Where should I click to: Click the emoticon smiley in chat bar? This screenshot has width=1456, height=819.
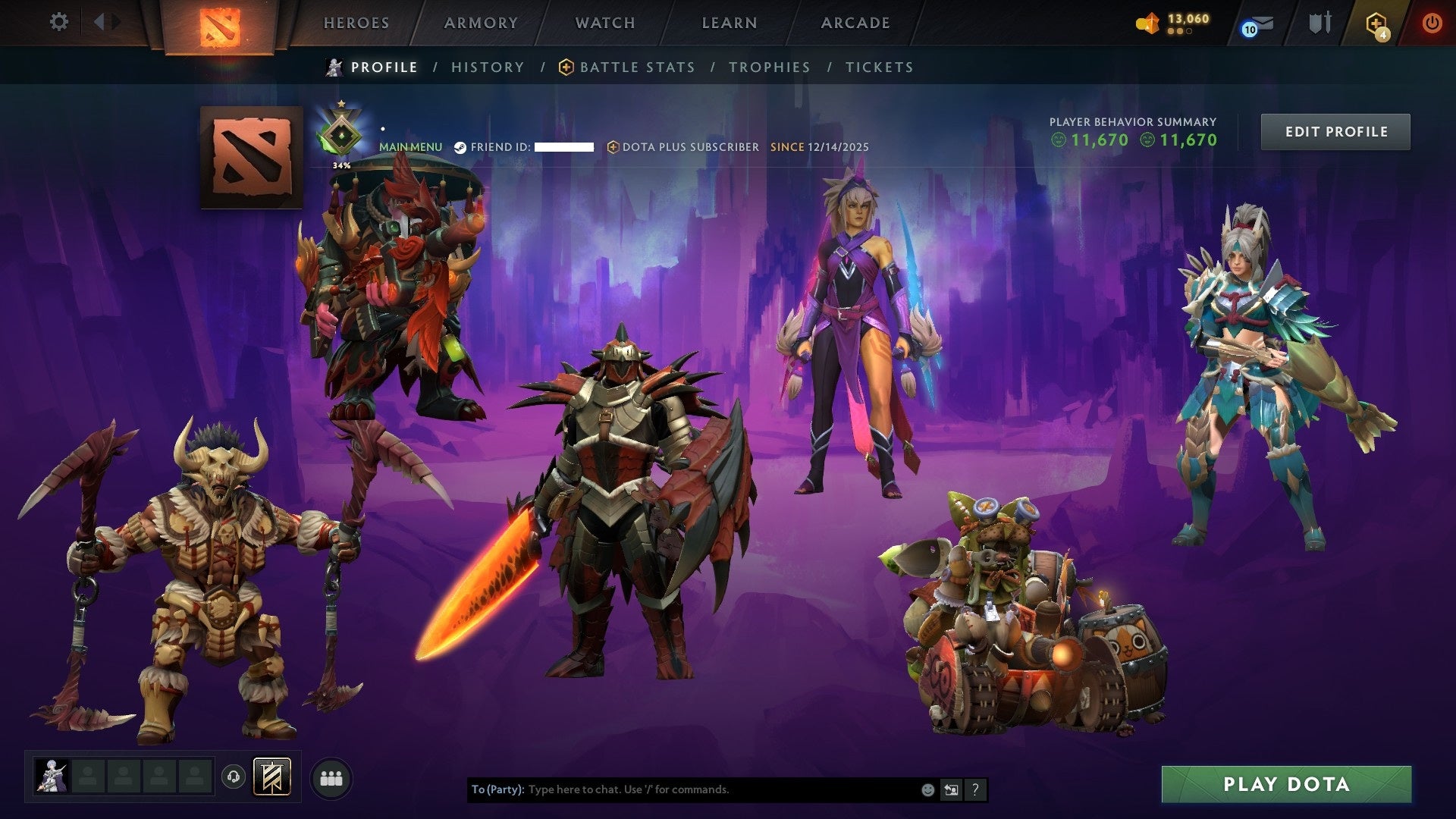tap(927, 789)
